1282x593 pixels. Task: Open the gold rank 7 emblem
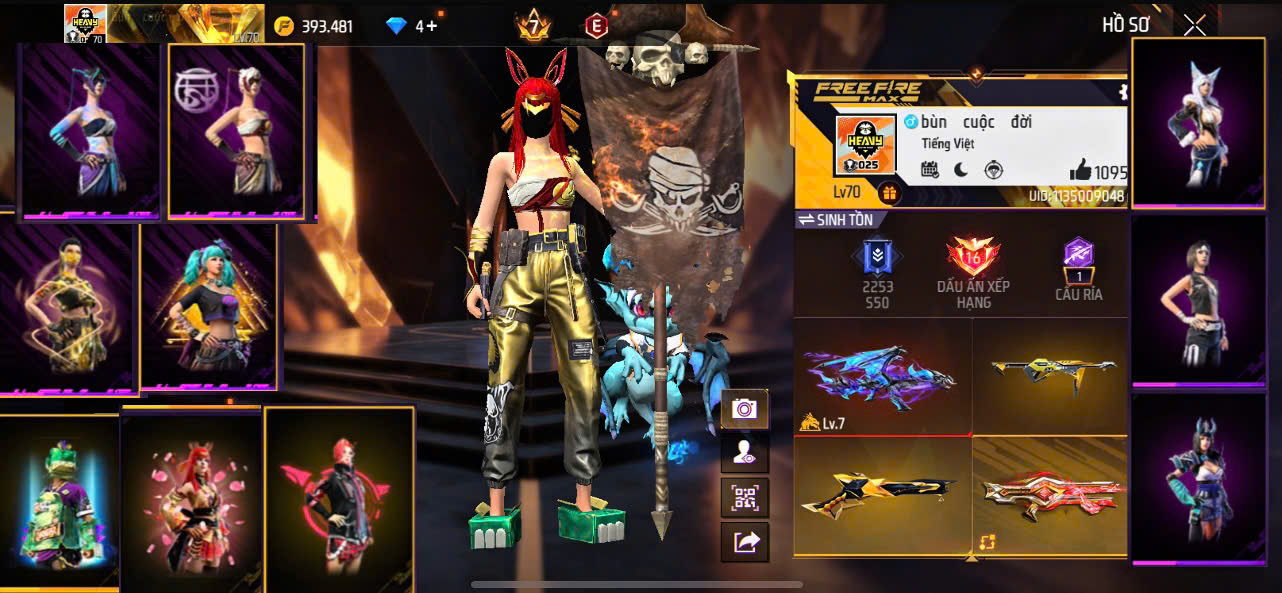click(533, 25)
